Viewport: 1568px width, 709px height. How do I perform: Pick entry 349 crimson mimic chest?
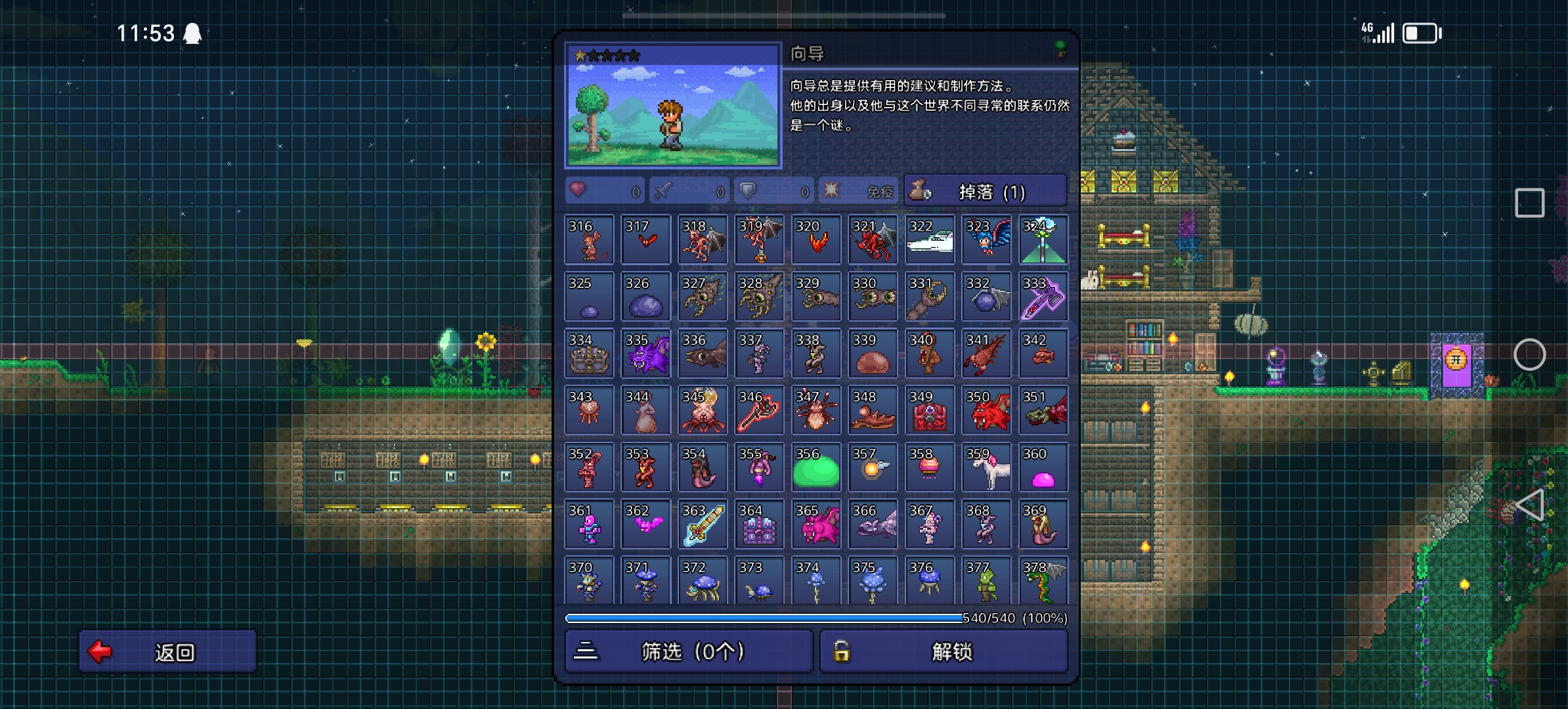929,411
